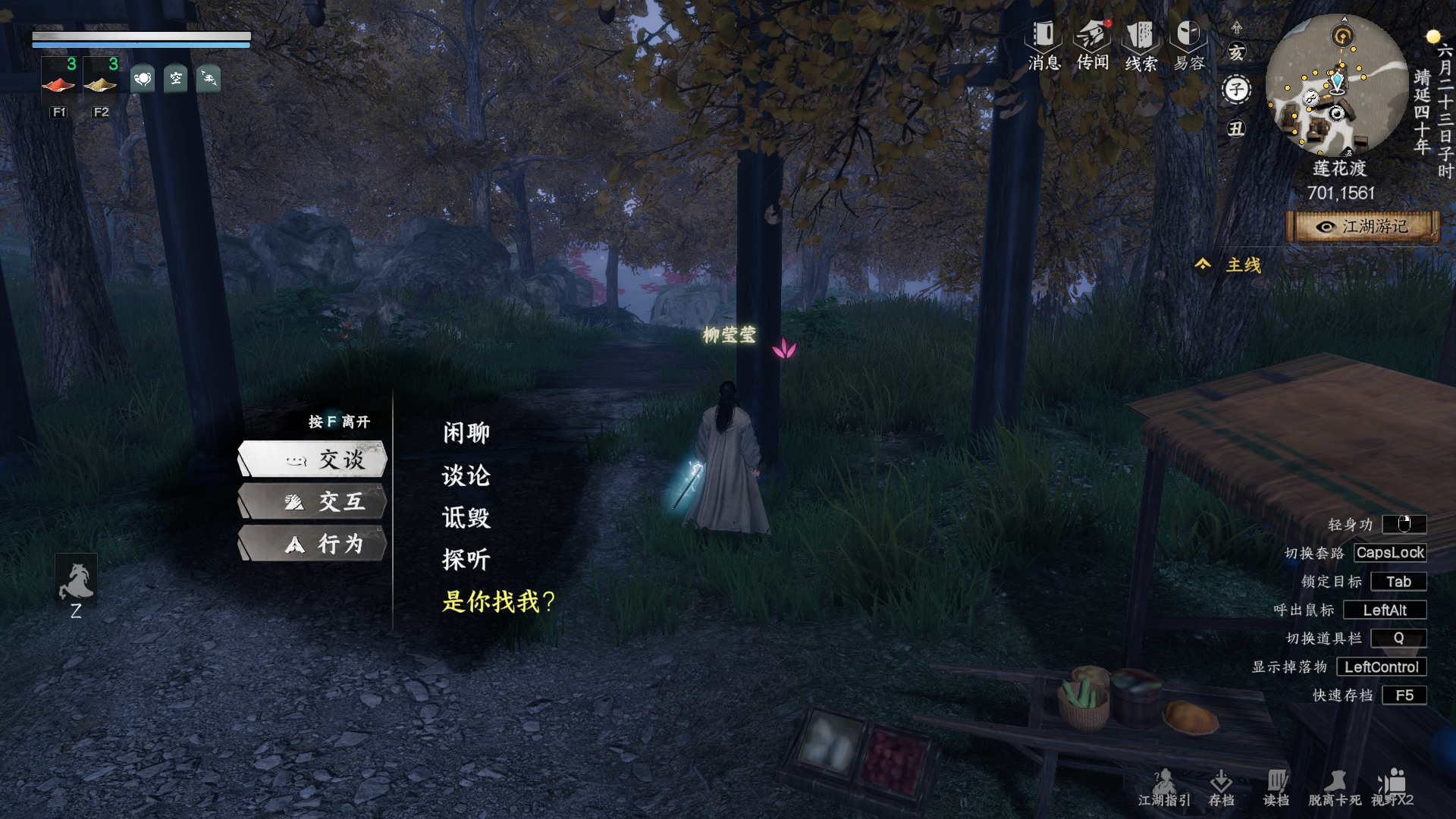Viewport: 1456px width, 819px height.
Task: Click the health bar at top left
Action: pyautogui.click(x=140, y=36)
